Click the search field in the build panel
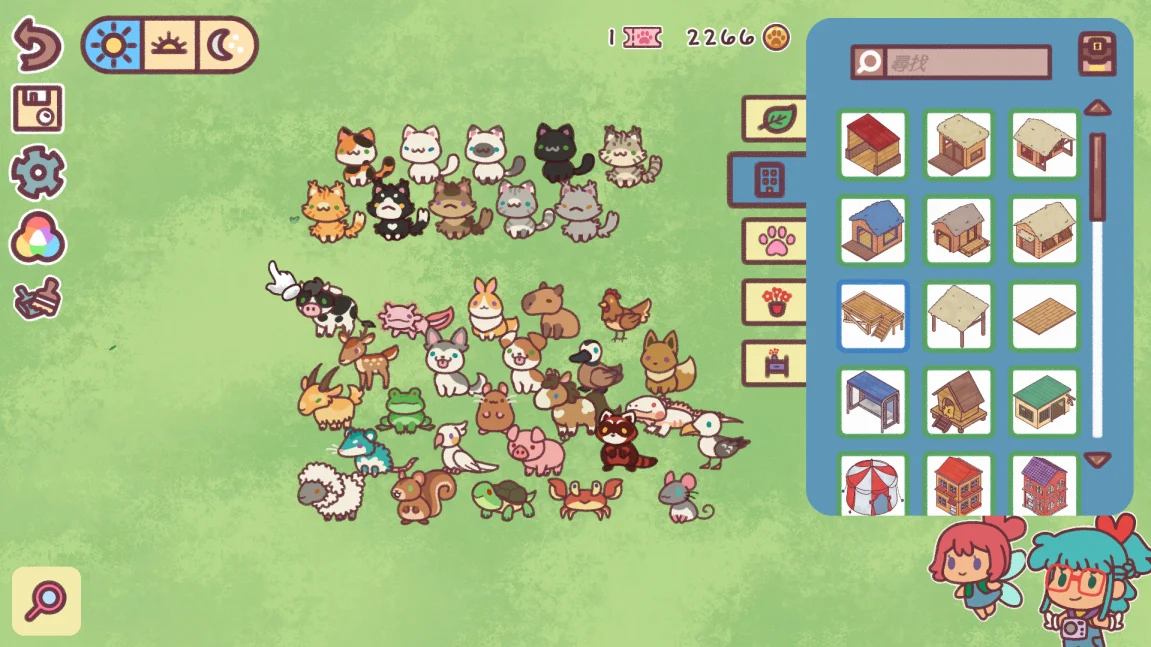This screenshot has height=647, width=1151. 966,62
